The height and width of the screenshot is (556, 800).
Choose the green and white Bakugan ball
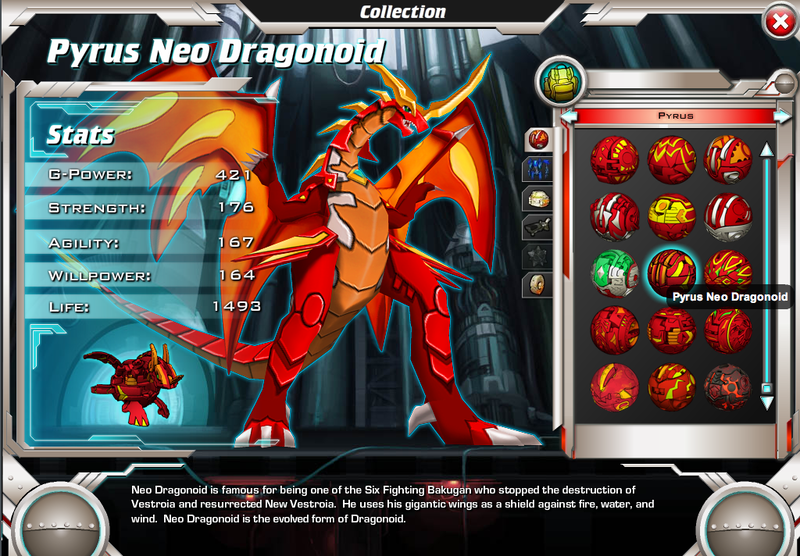[x=614, y=273]
